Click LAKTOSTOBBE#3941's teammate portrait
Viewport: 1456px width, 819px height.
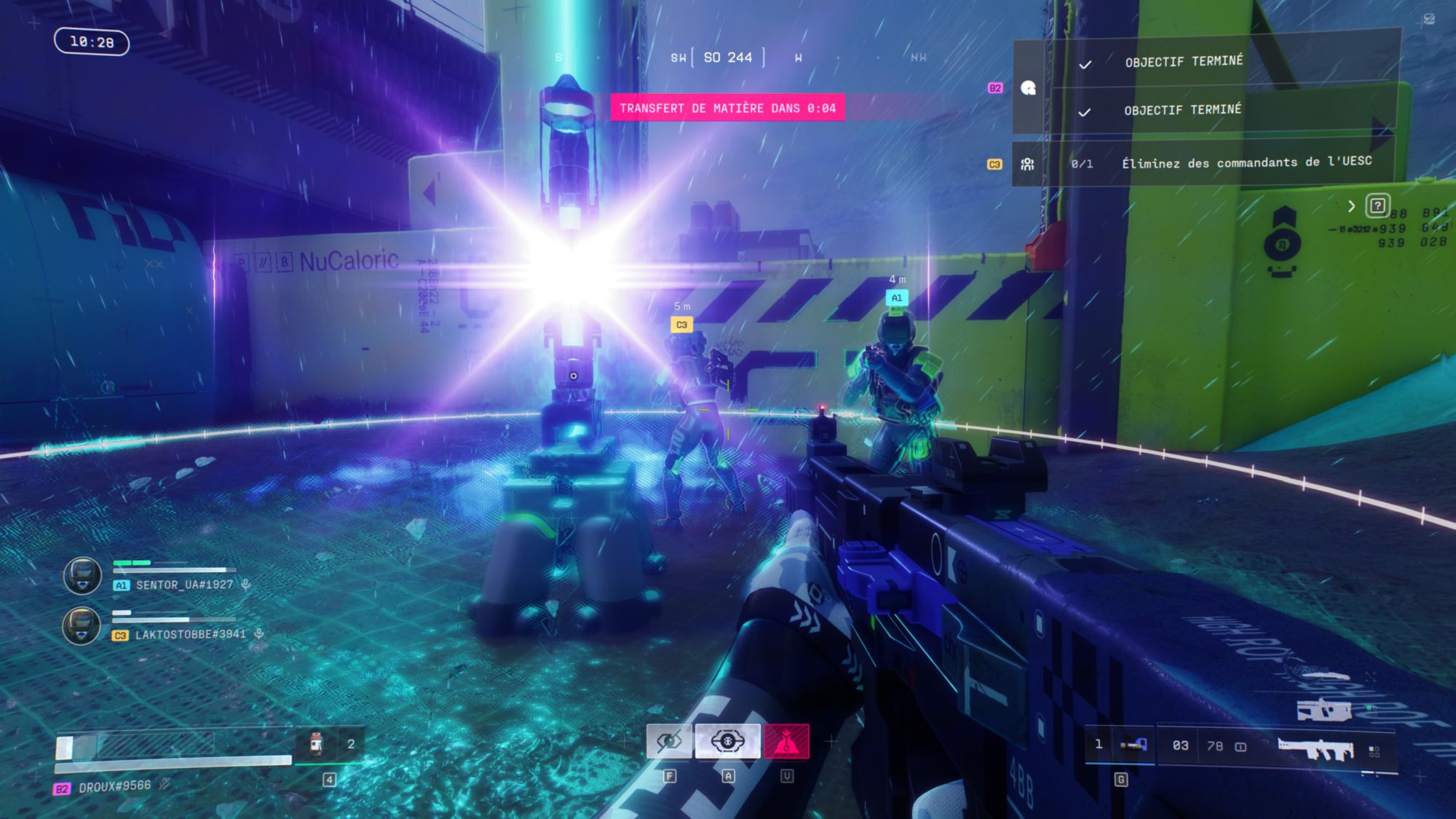tap(82, 625)
